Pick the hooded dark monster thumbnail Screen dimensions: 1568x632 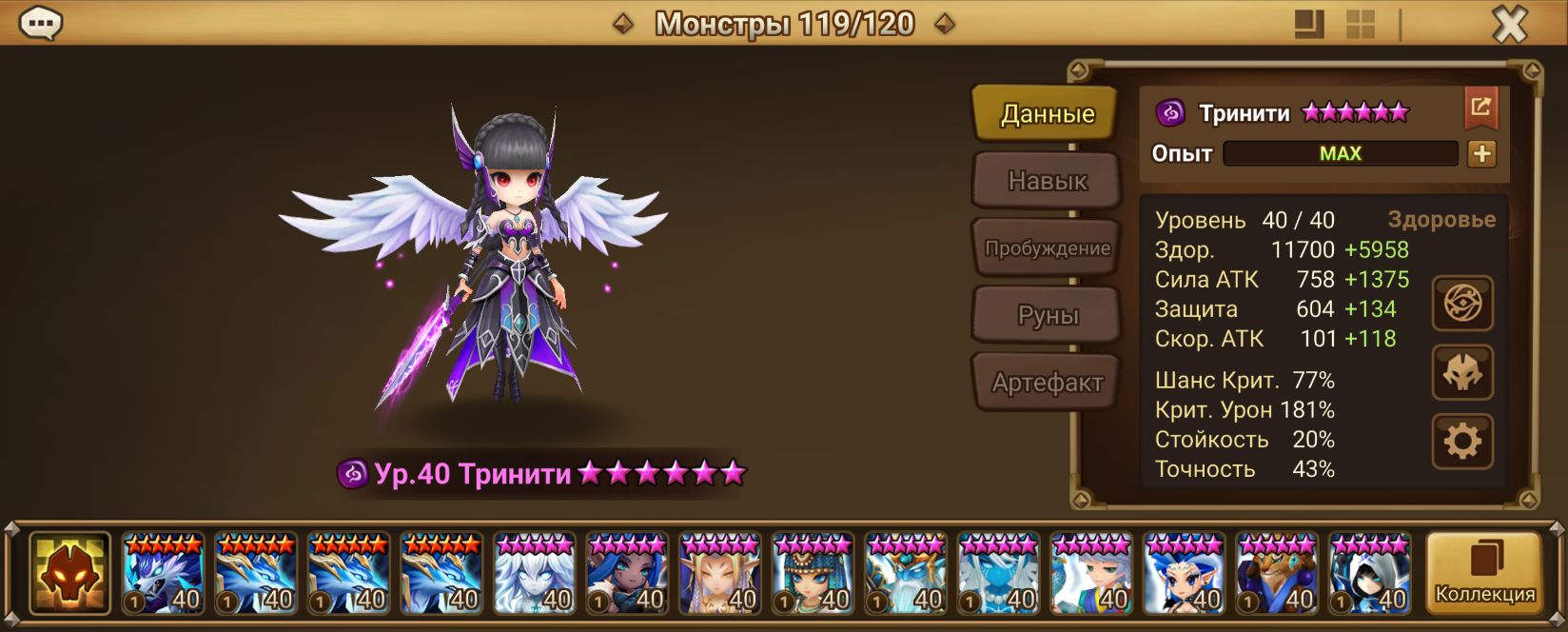1369,573
